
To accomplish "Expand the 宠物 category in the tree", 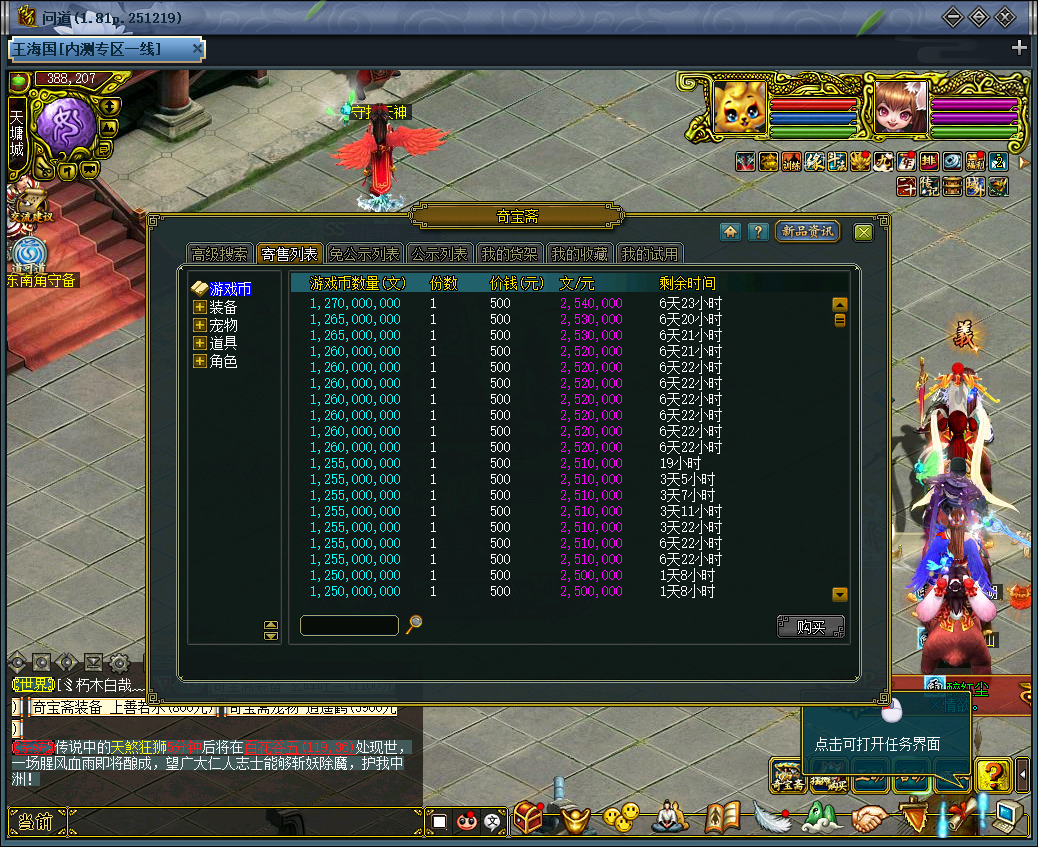I will coord(200,325).
